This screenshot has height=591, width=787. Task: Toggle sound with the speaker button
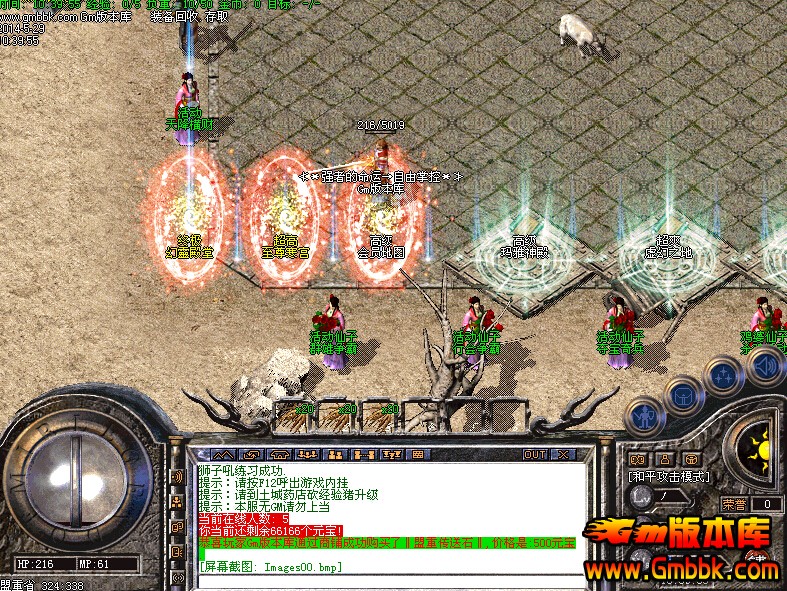coord(764,366)
